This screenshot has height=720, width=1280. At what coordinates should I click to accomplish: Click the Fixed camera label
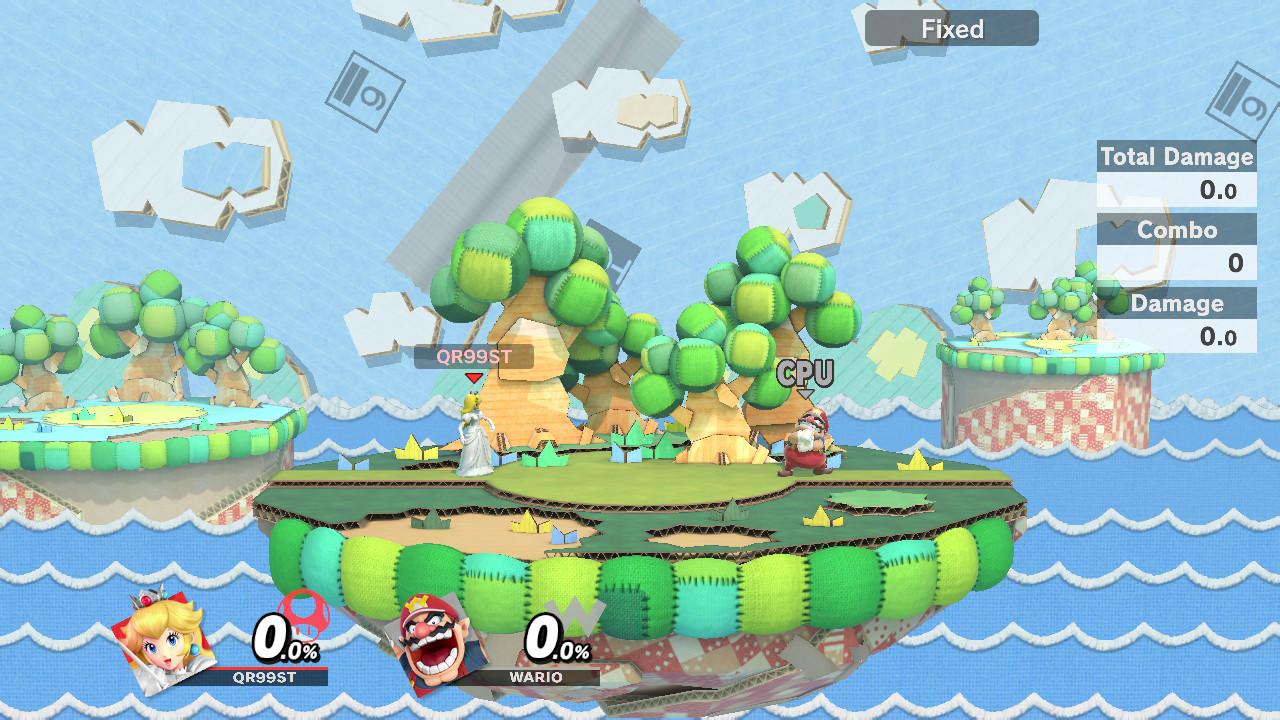[x=951, y=29]
